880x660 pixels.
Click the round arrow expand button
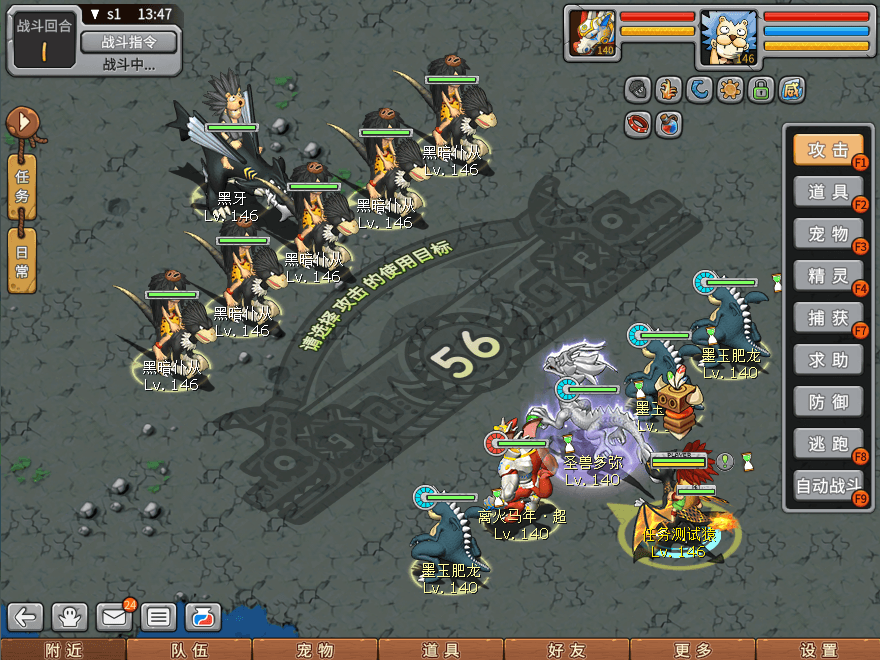pyautogui.click(x=22, y=124)
